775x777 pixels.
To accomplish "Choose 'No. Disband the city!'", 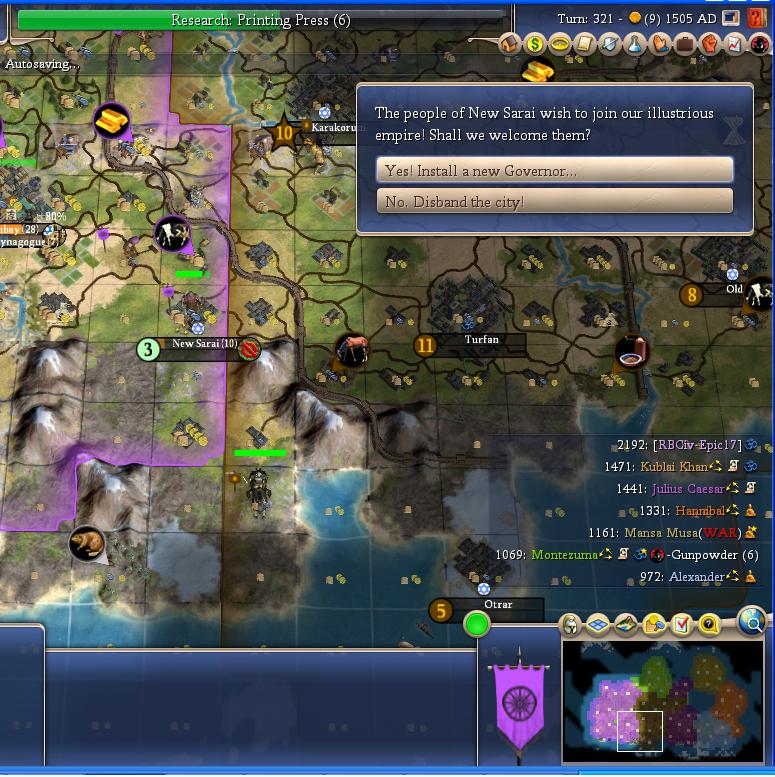I will point(555,202).
